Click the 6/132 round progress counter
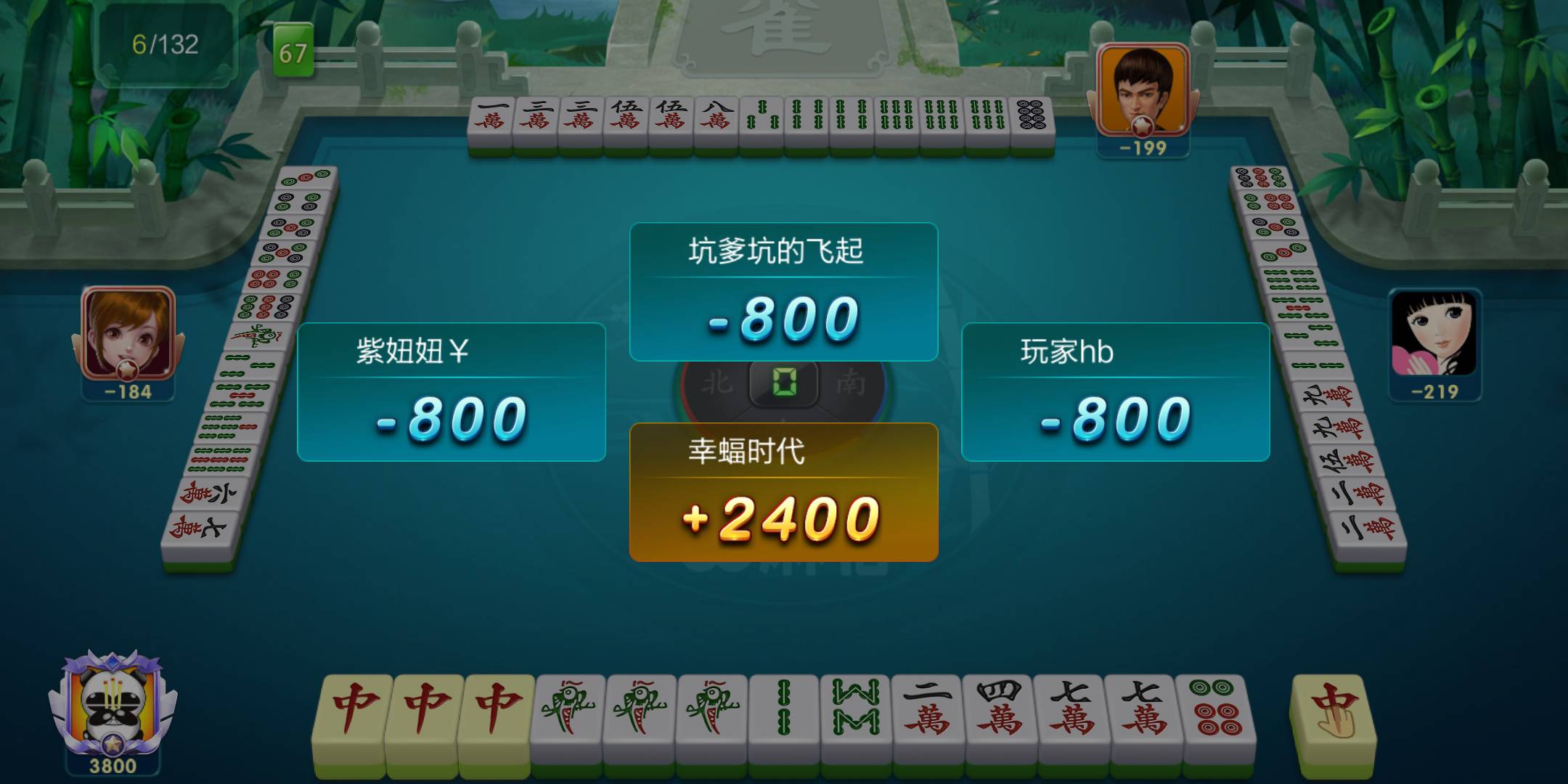Screen dimensions: 1568x784 point(166,44)
